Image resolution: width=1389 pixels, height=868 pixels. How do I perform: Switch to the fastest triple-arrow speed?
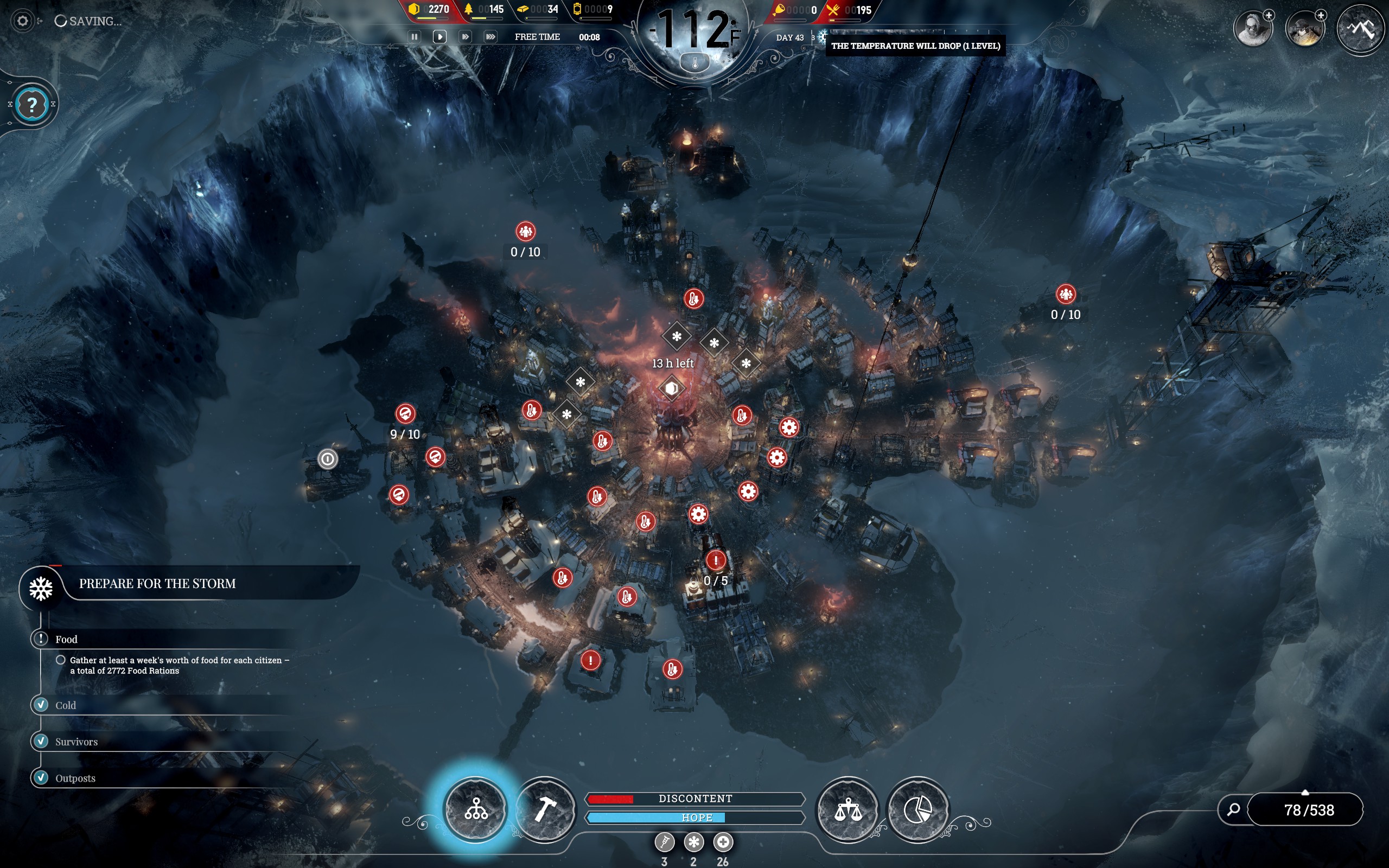[x=490, y=37]
